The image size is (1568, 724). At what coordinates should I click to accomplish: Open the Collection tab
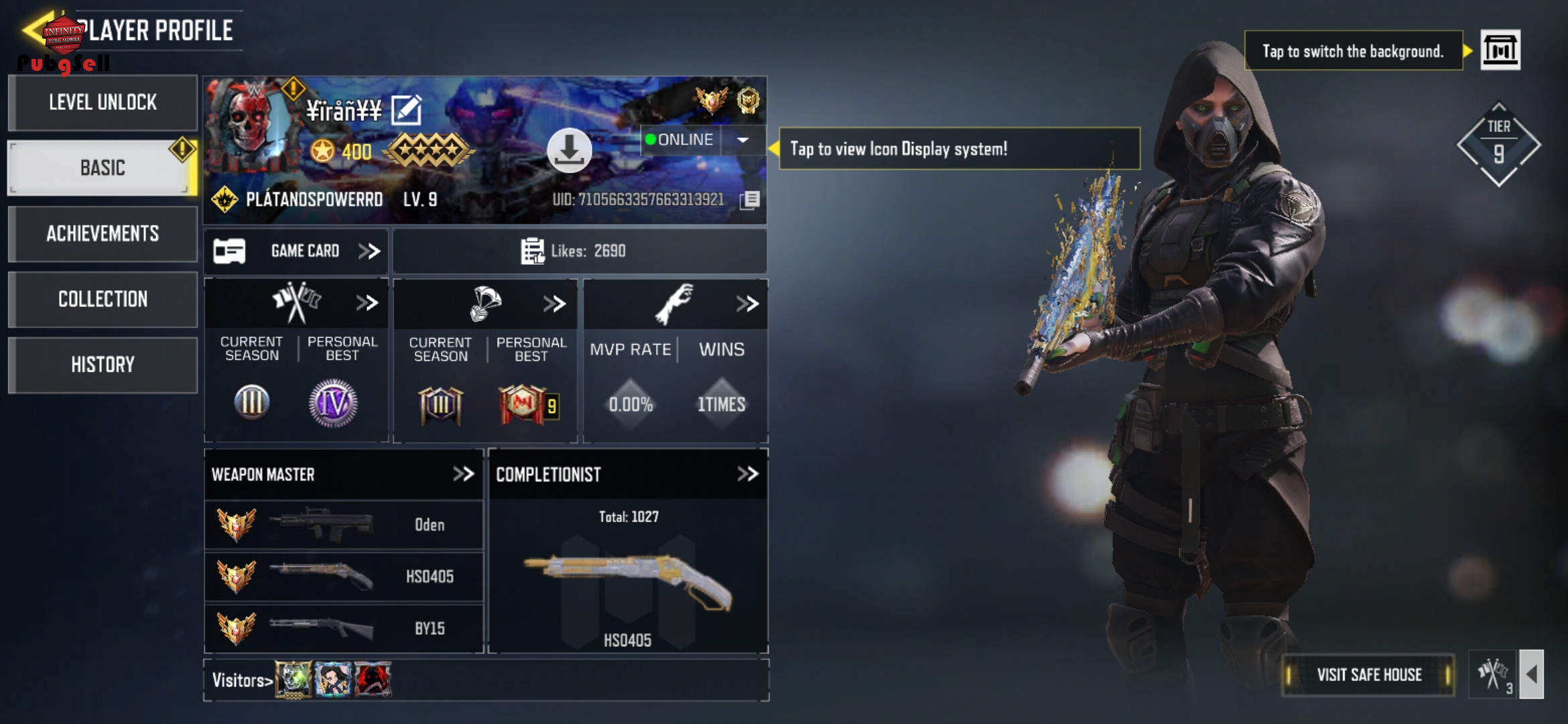103,299
